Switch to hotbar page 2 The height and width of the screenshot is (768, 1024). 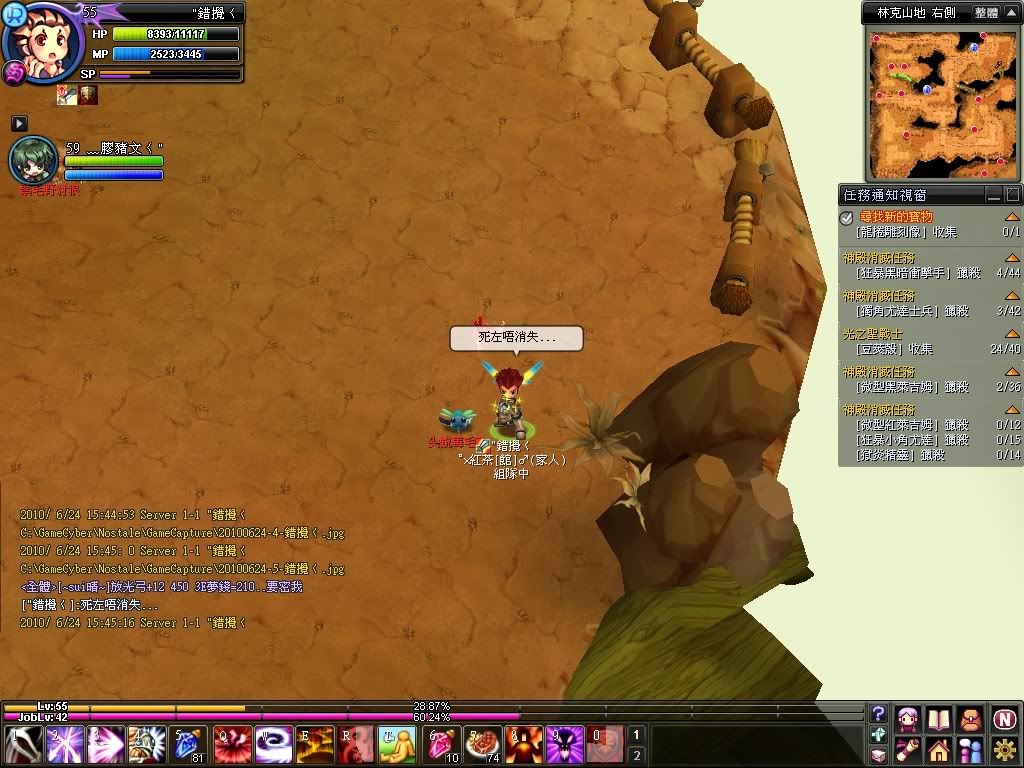(636, 755)
